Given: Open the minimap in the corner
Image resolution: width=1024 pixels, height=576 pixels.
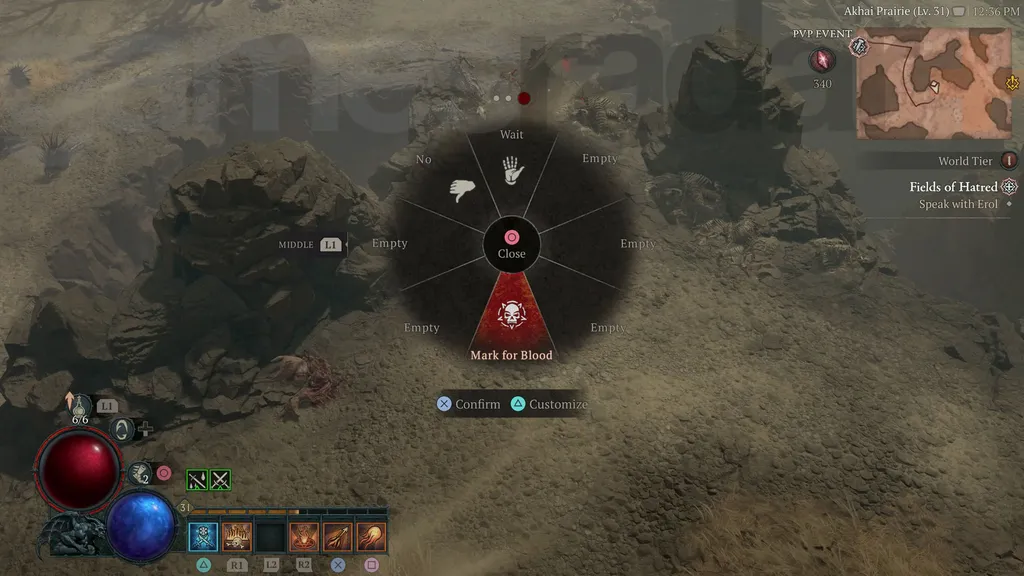Looking at the screenshot, I should [x=934, y=84].
